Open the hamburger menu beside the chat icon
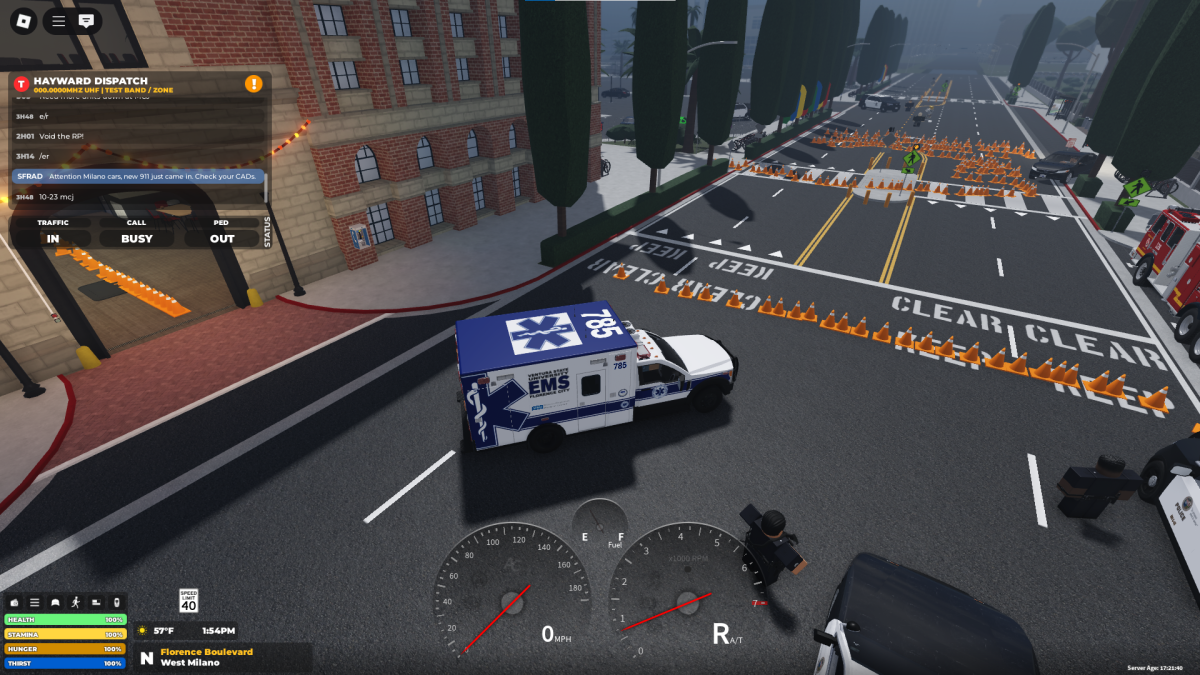The width and height of the screenshot is (1200, 675). (x=59, y=20)
